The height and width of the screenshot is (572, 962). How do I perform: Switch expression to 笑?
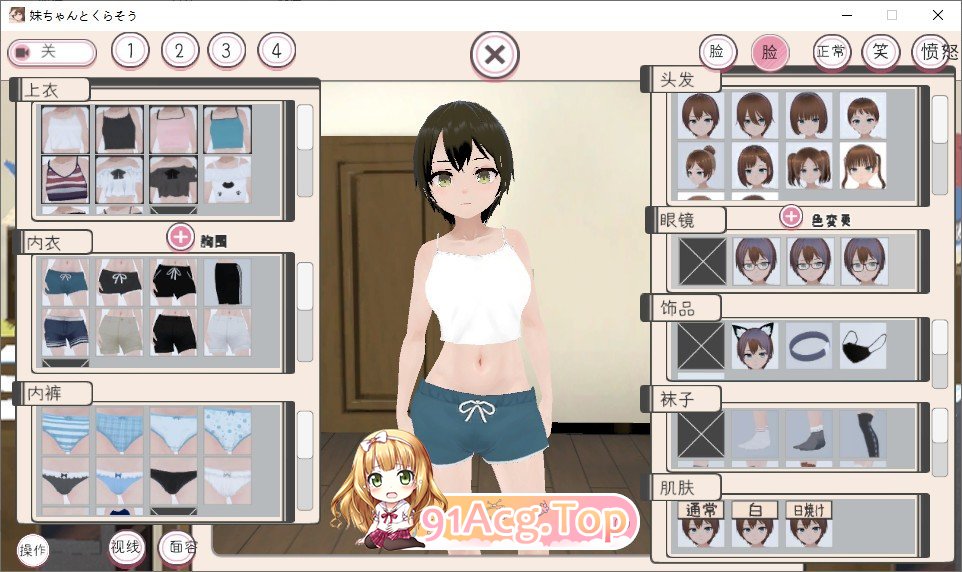coord(880,52)
